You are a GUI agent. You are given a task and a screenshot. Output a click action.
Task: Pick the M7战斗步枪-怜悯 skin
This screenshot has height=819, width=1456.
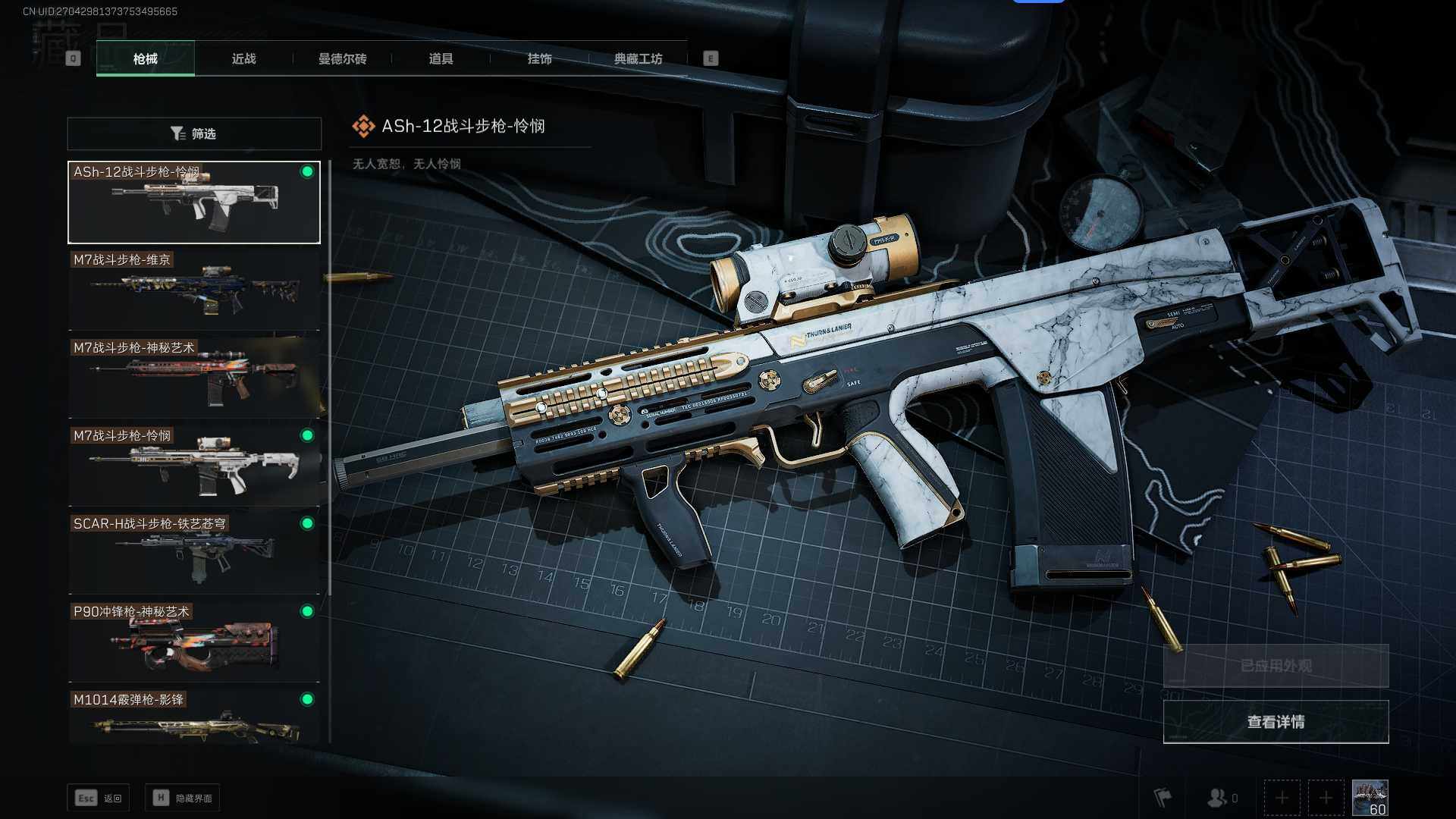point(194,466)
